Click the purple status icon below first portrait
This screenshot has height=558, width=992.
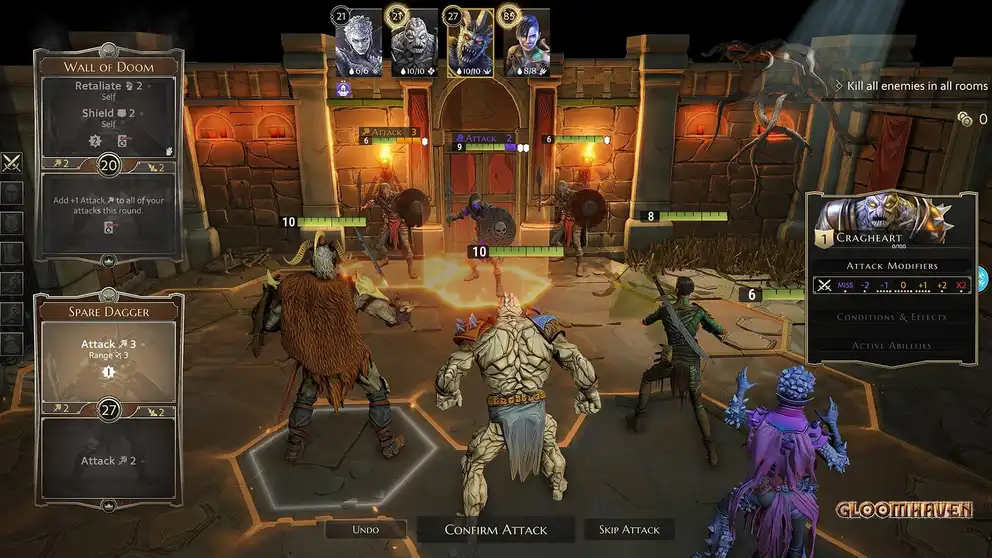[x=343, y=88]
